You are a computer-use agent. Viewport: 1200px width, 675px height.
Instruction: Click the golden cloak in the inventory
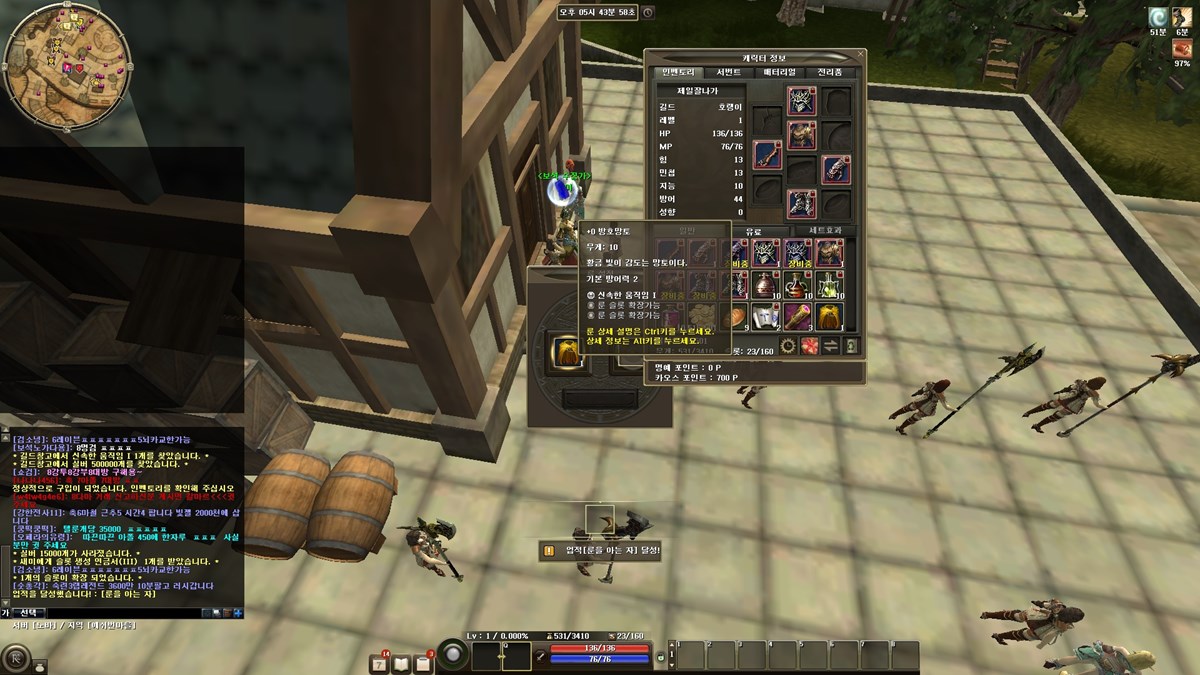[x=832, y=317]
